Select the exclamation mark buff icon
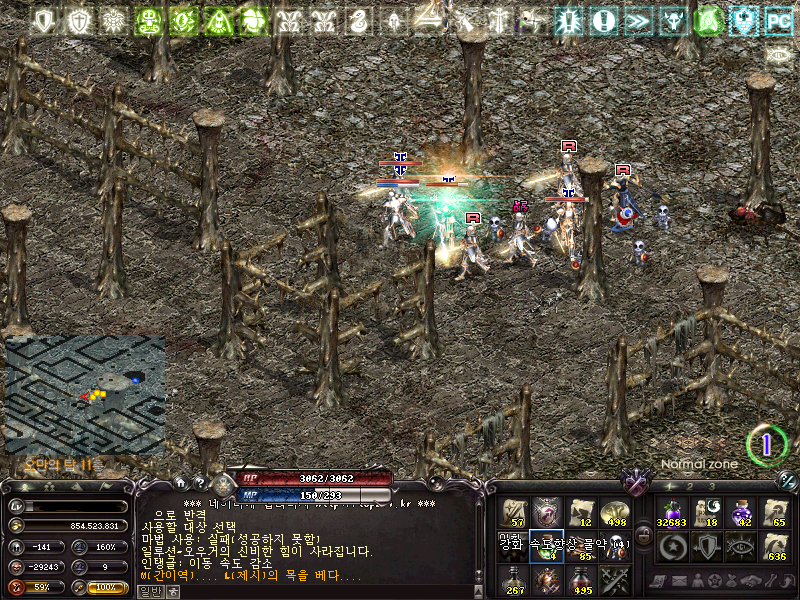The height and width of the screenshot is (600, 800). pyautogui.click(x=603, y=19)
